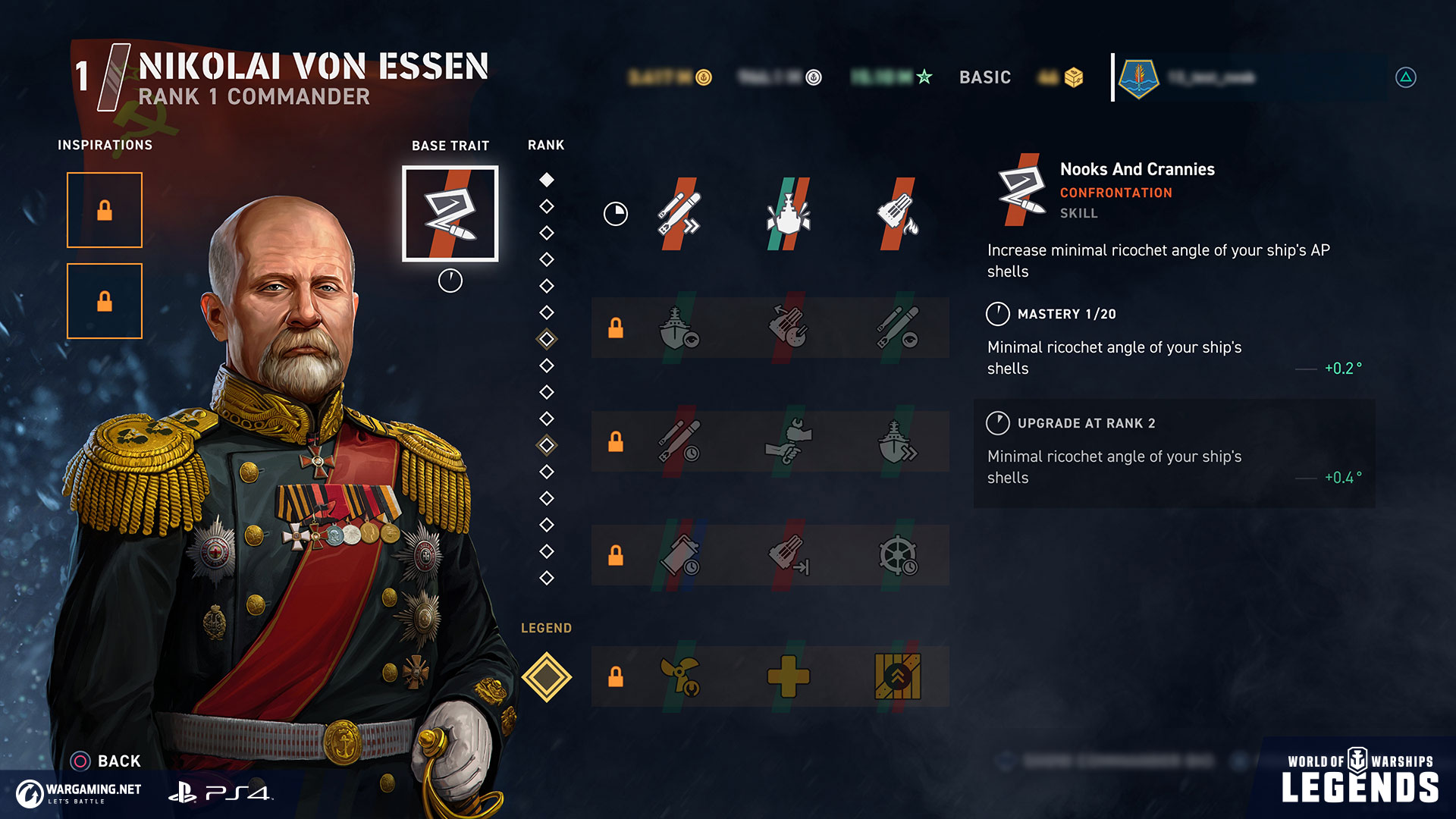Click the large gold Legend diamond
This screenshot has height=819, width=1456.
546,676
